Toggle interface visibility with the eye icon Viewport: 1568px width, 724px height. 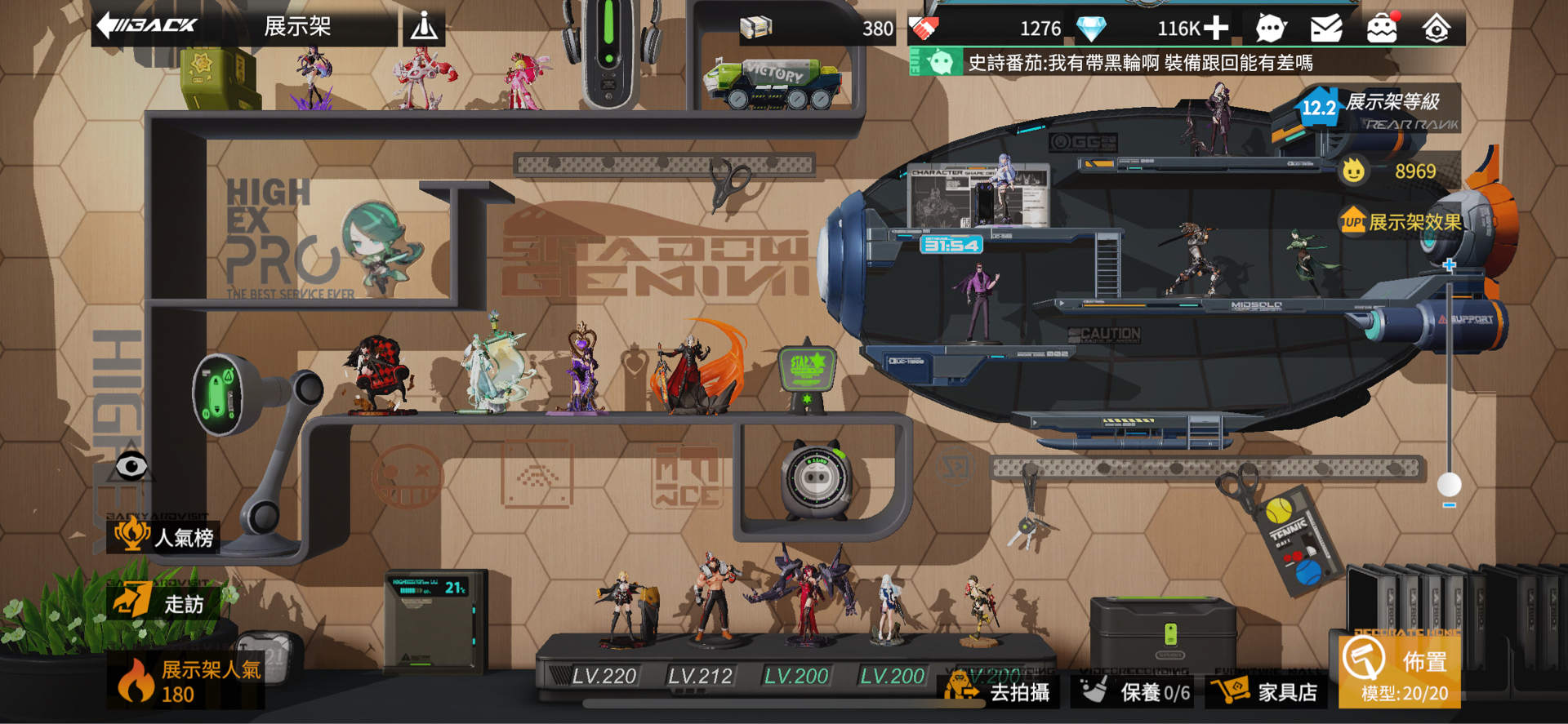click(x=131, y=467)
